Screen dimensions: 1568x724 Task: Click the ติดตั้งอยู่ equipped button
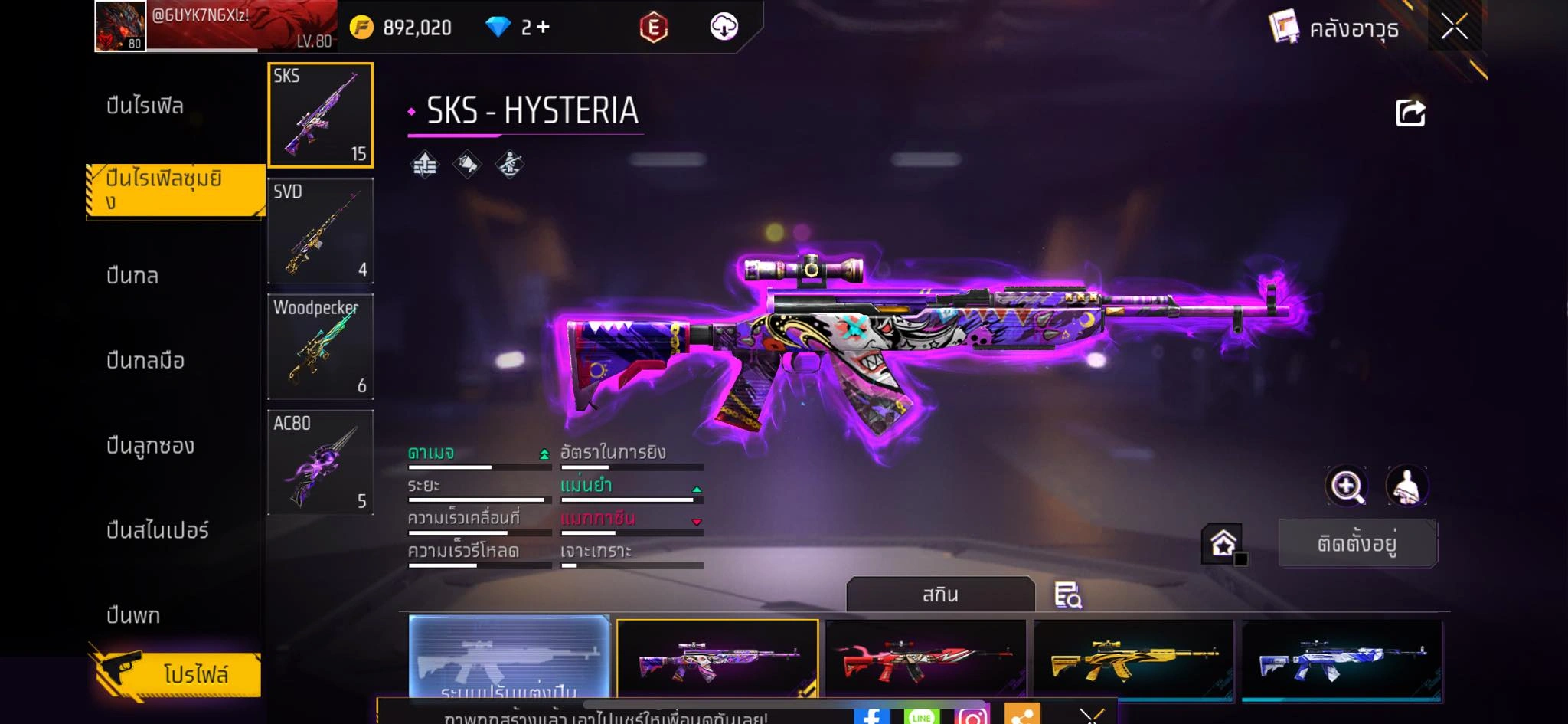click(x=1357, y=543)
